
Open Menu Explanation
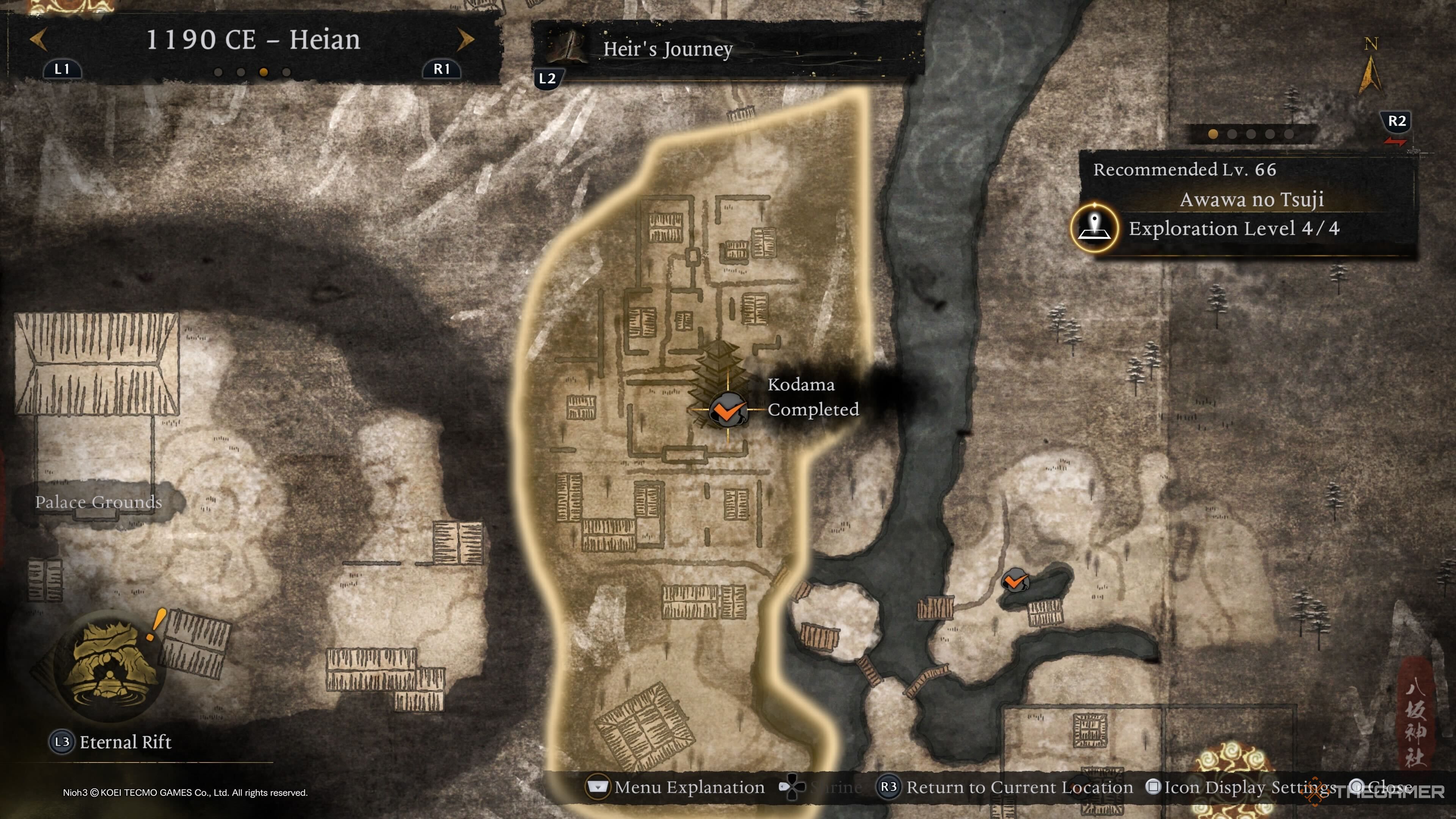click(x=689, y=787)
